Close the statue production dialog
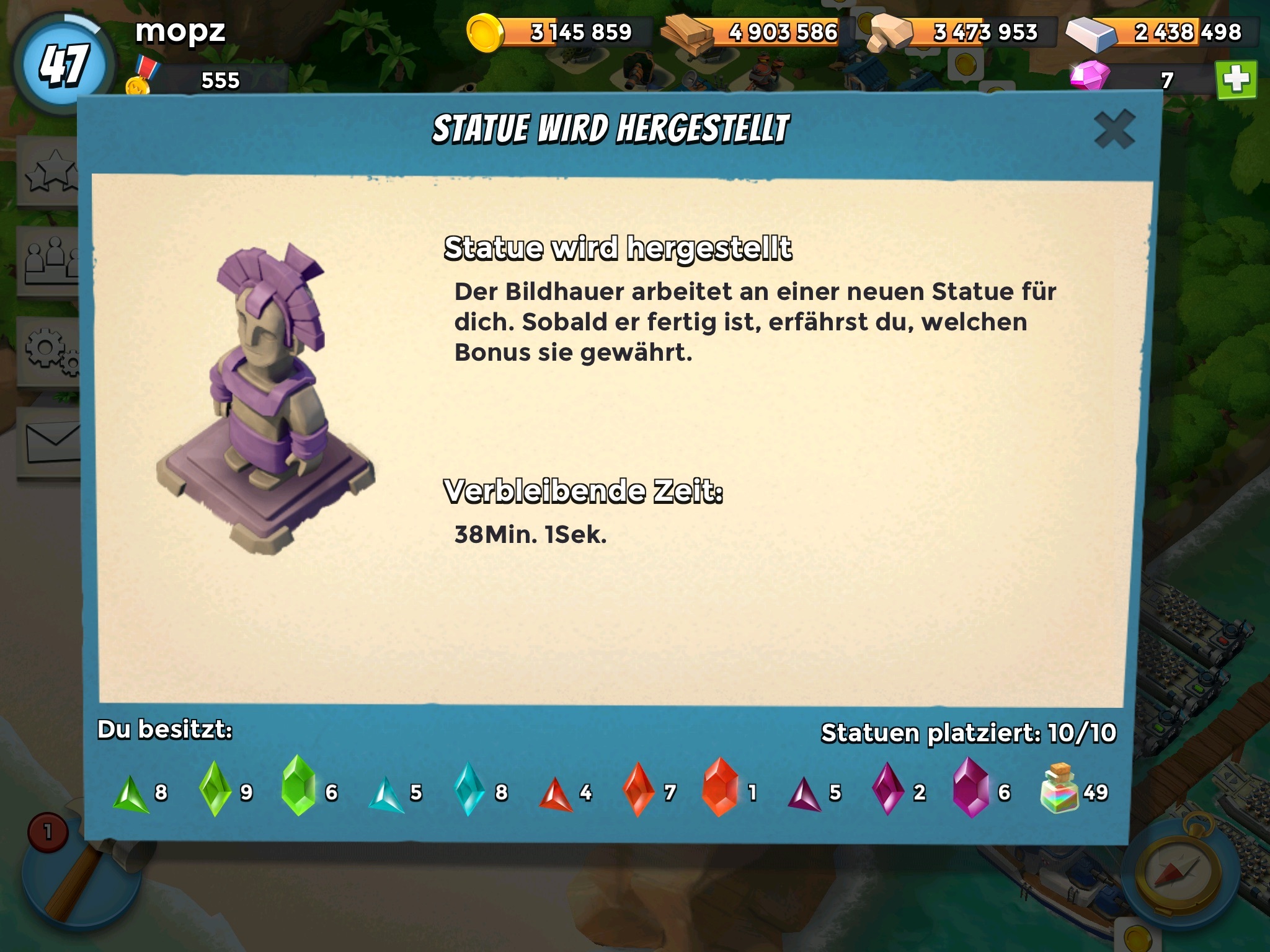 coord(1114,130)
